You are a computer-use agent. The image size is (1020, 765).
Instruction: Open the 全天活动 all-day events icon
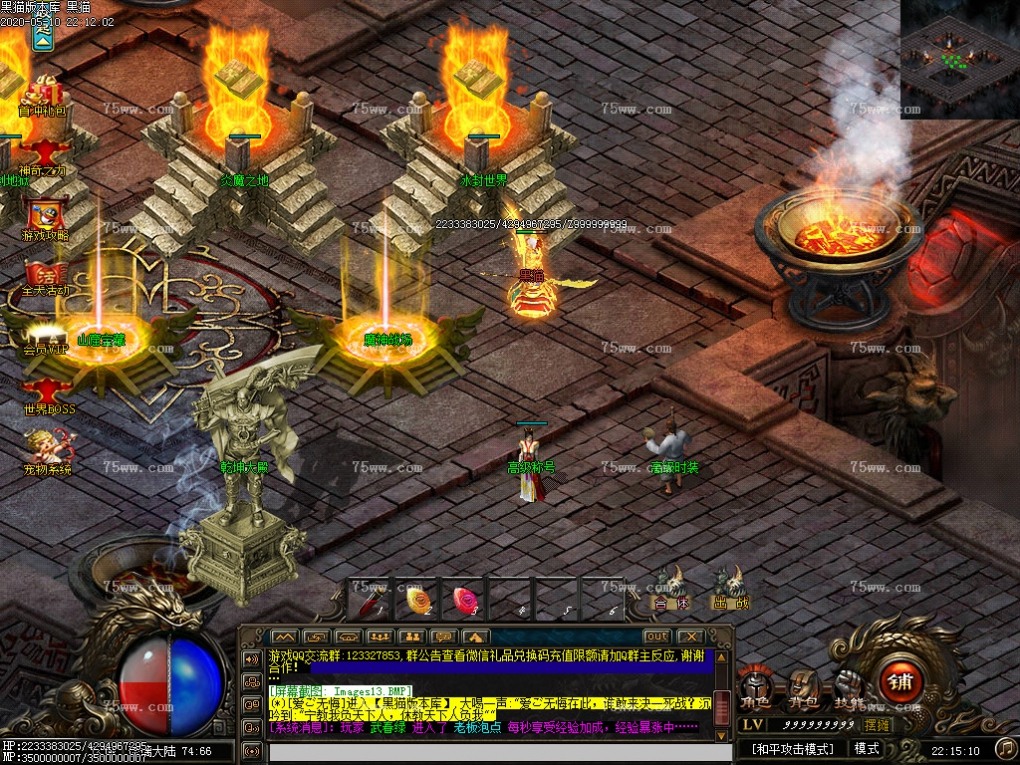pyautogui.click(x=44, y=276)
